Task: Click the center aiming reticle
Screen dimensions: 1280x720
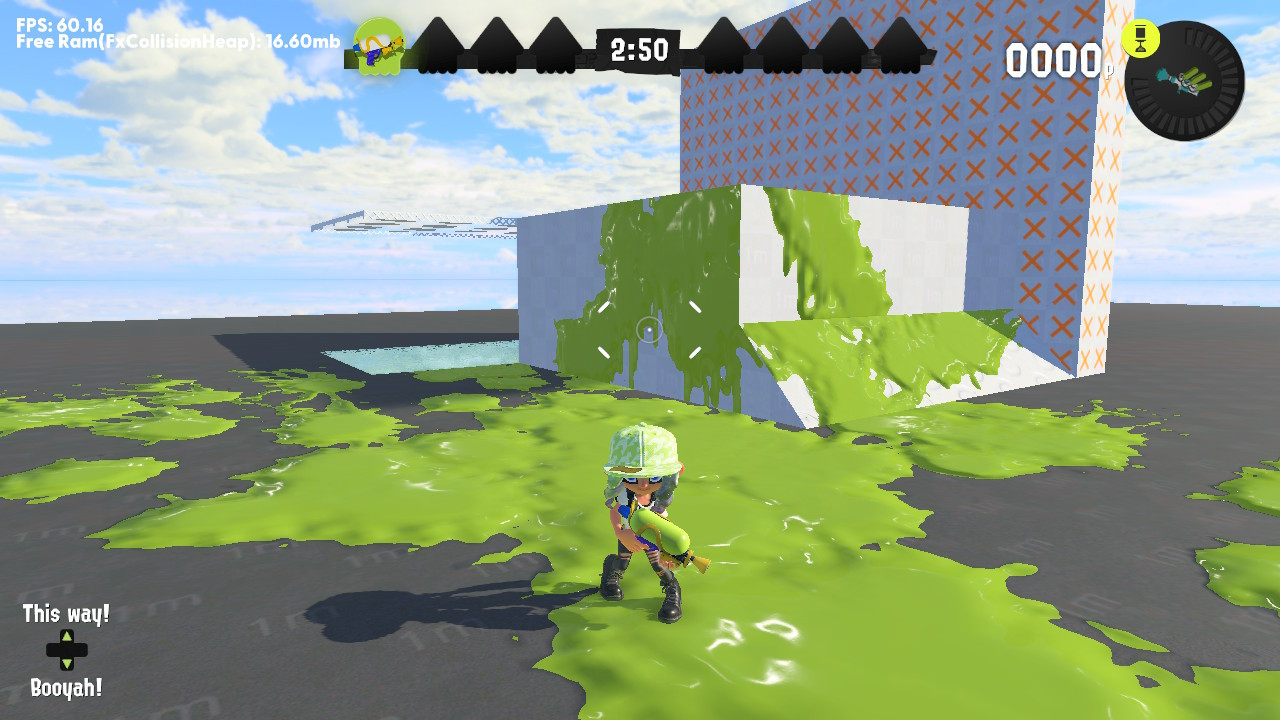Action: point(648,327)
